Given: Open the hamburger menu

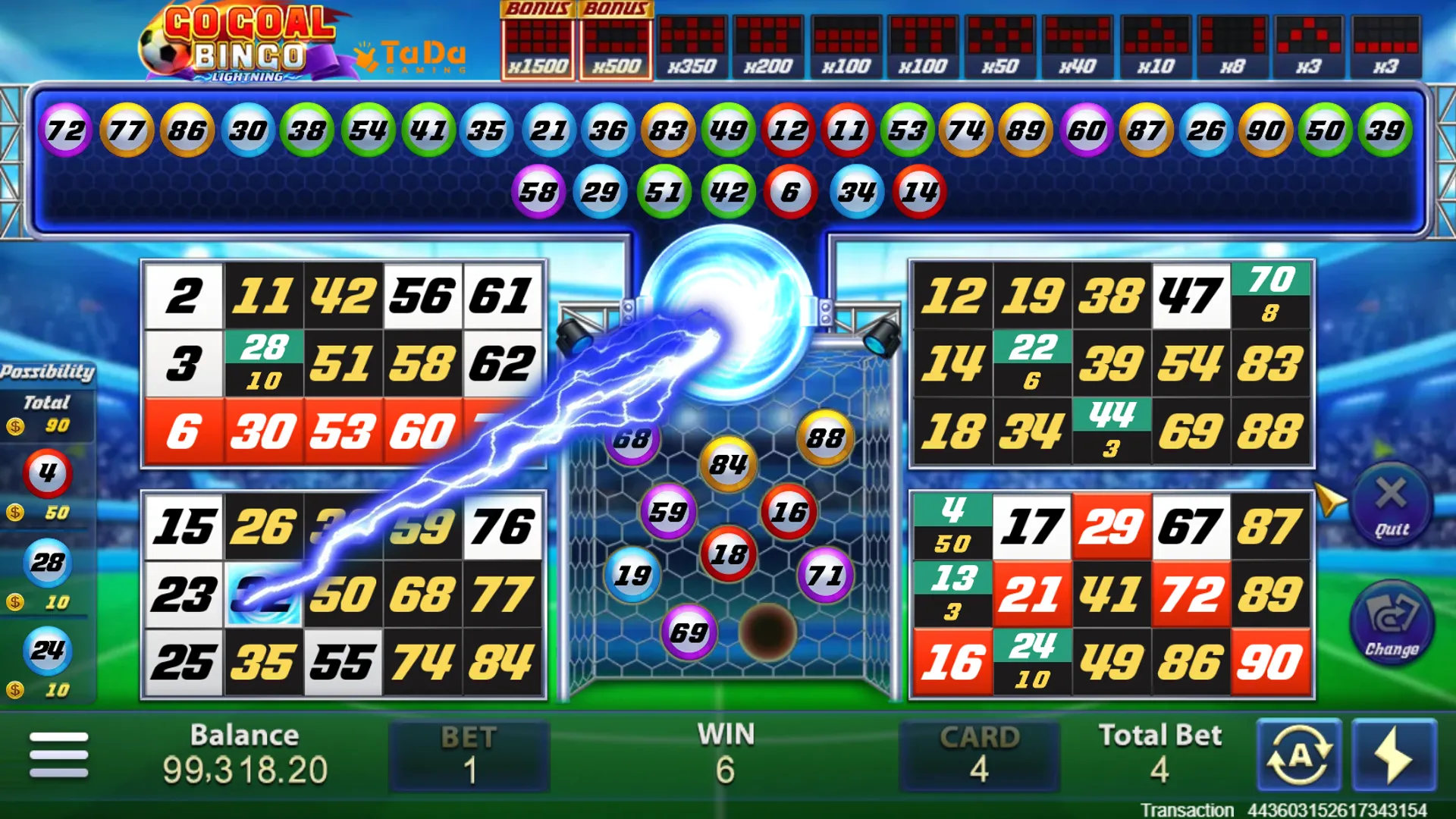Looking at the screenshot, I should tap(58, 754).
